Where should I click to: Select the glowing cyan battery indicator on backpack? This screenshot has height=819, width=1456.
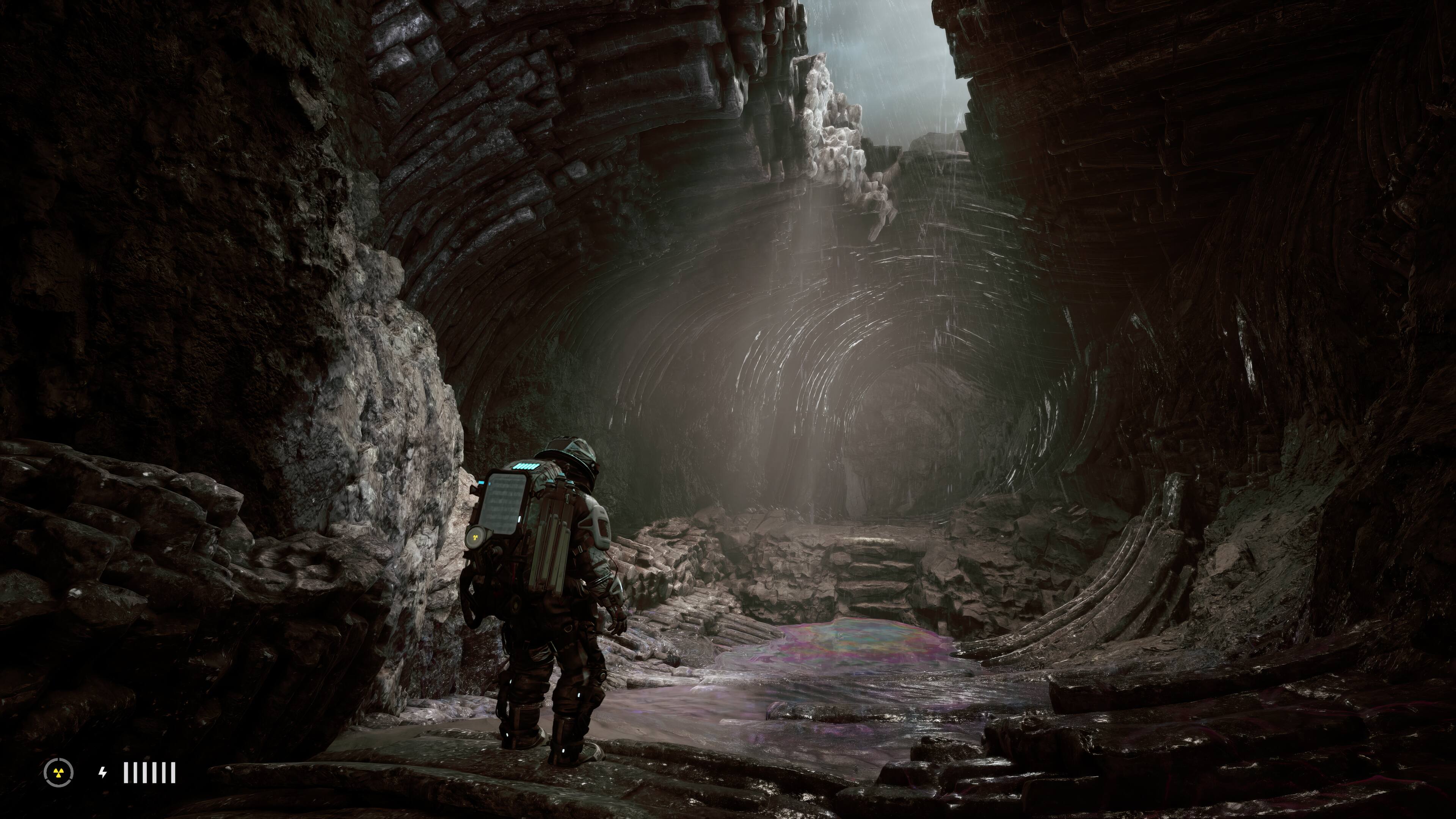click(525, 466)
